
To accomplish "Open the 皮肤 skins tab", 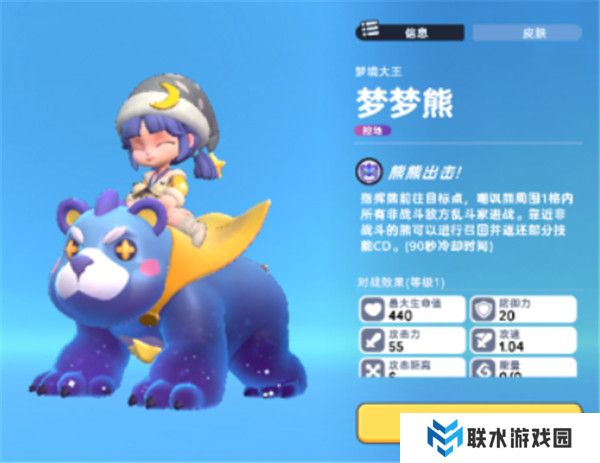I will click(527, 32).
